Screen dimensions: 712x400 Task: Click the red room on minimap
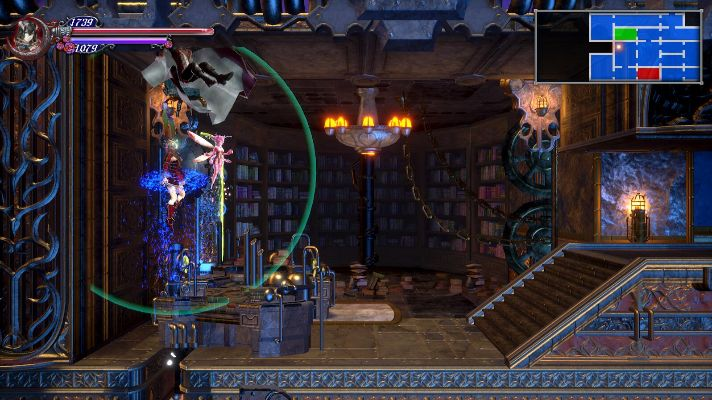[x=648, y=72]
